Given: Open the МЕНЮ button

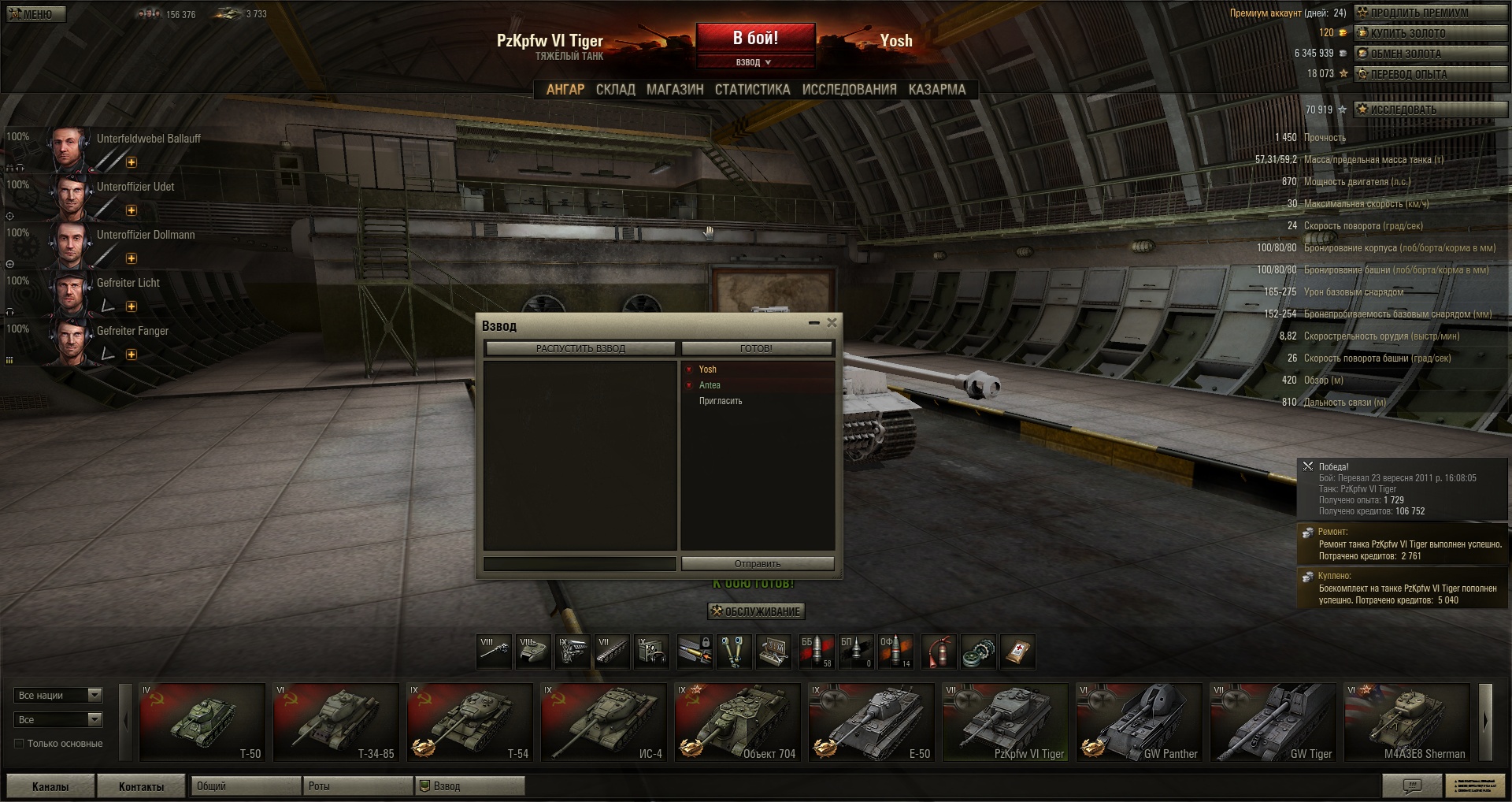Looking at the screenshot, I should (x=36, y=14).
